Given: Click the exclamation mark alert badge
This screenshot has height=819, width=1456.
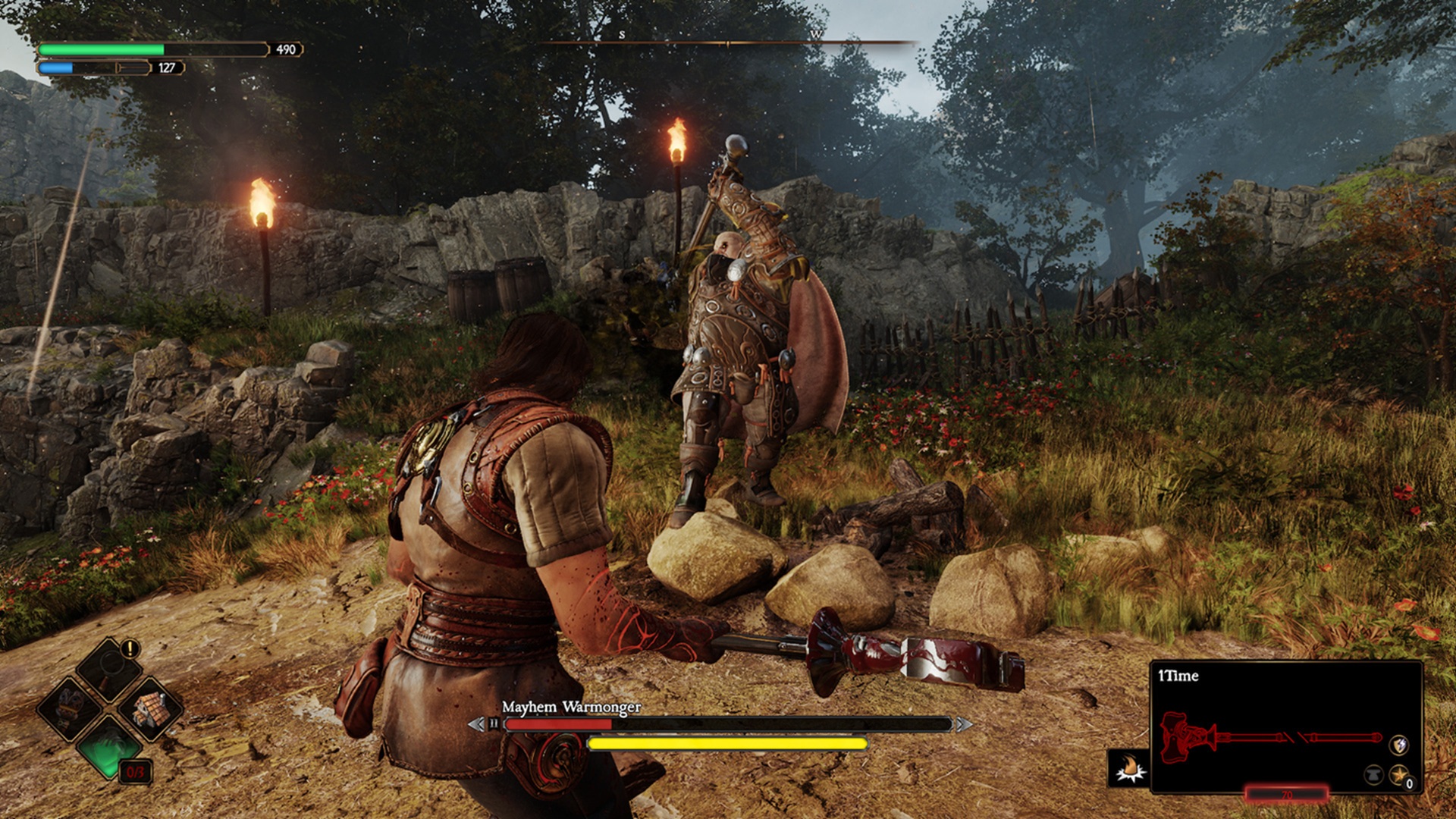Looking at the screenshot, I should [x=130, y=649].
